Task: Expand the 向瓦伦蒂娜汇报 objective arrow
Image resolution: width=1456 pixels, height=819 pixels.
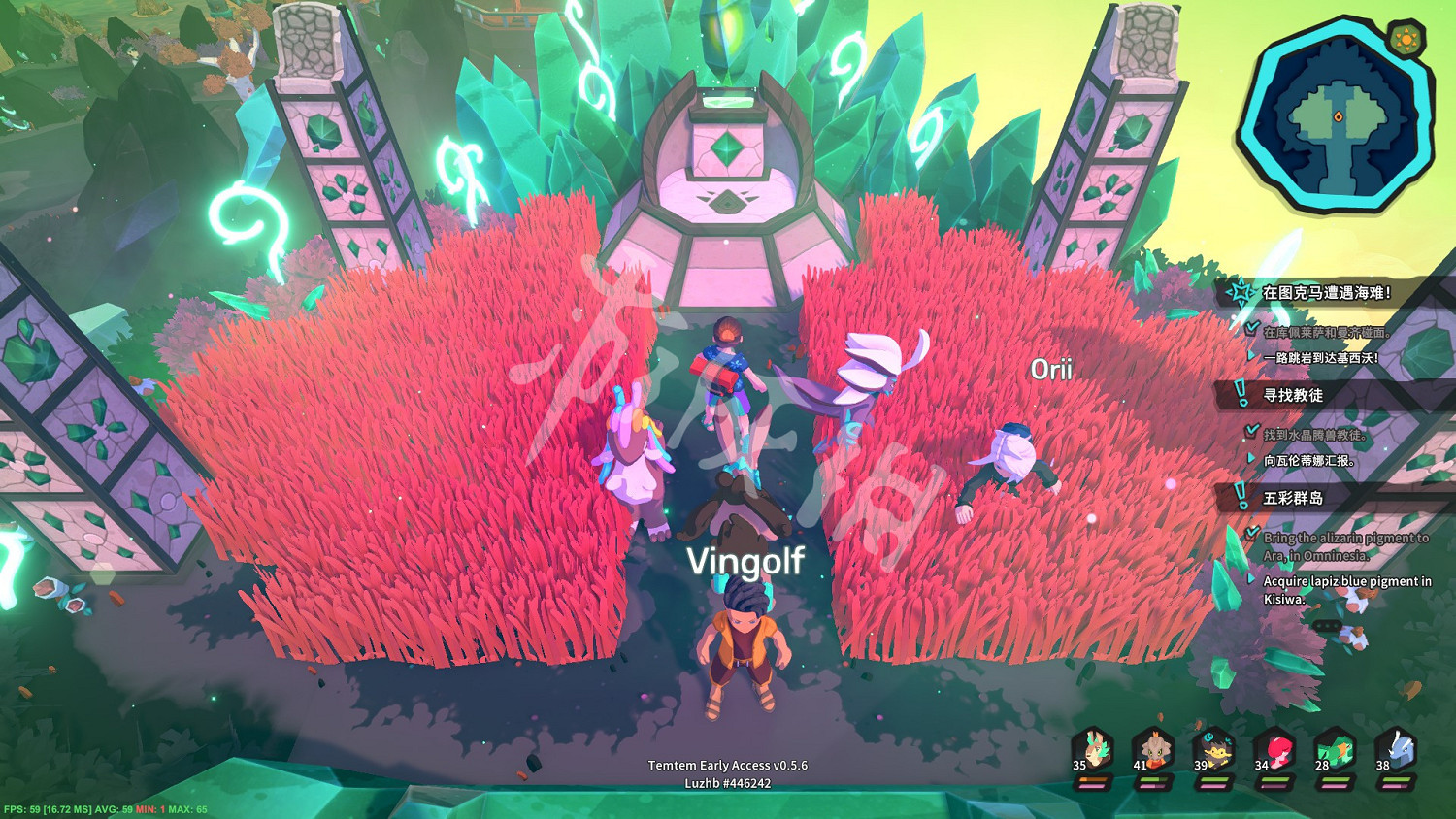Action: (1250, 459)
